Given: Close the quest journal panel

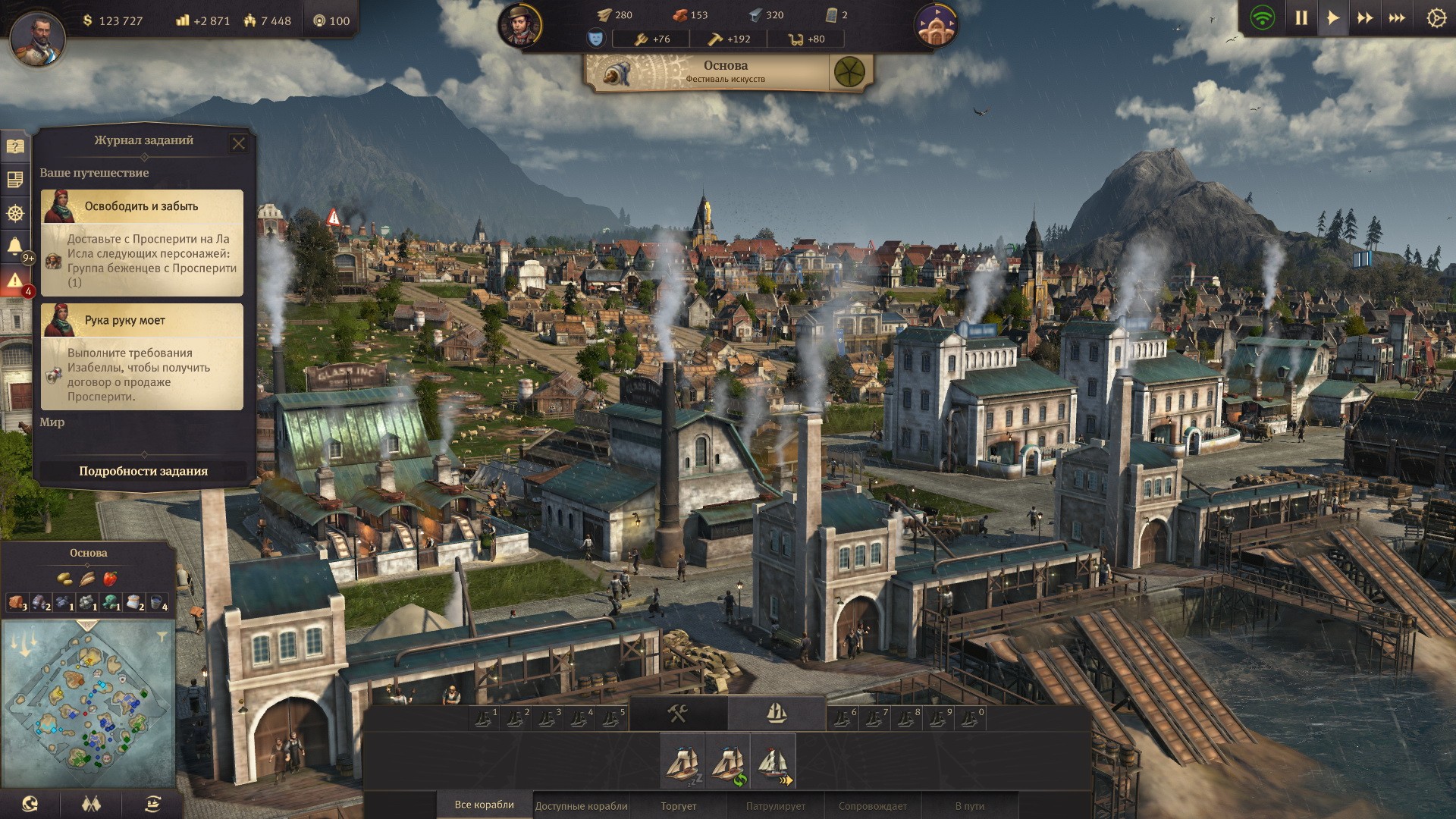Looking at the screenshot, I should coord(238,143).
